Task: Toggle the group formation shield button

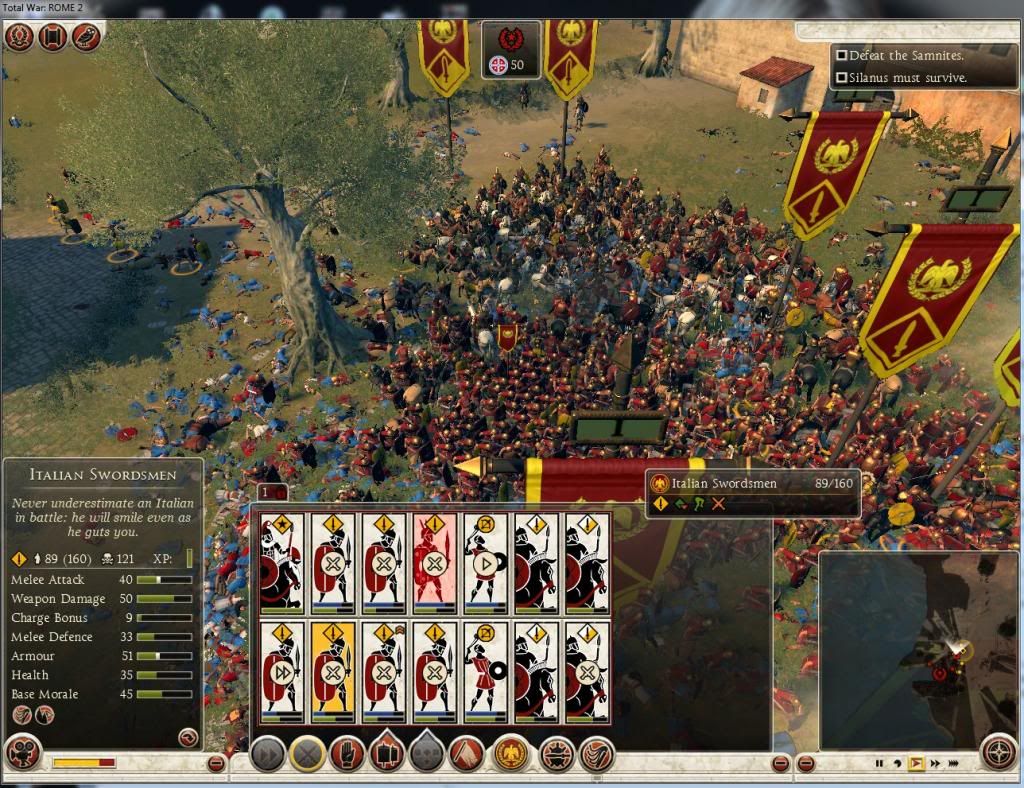Action: coord(386,753)
